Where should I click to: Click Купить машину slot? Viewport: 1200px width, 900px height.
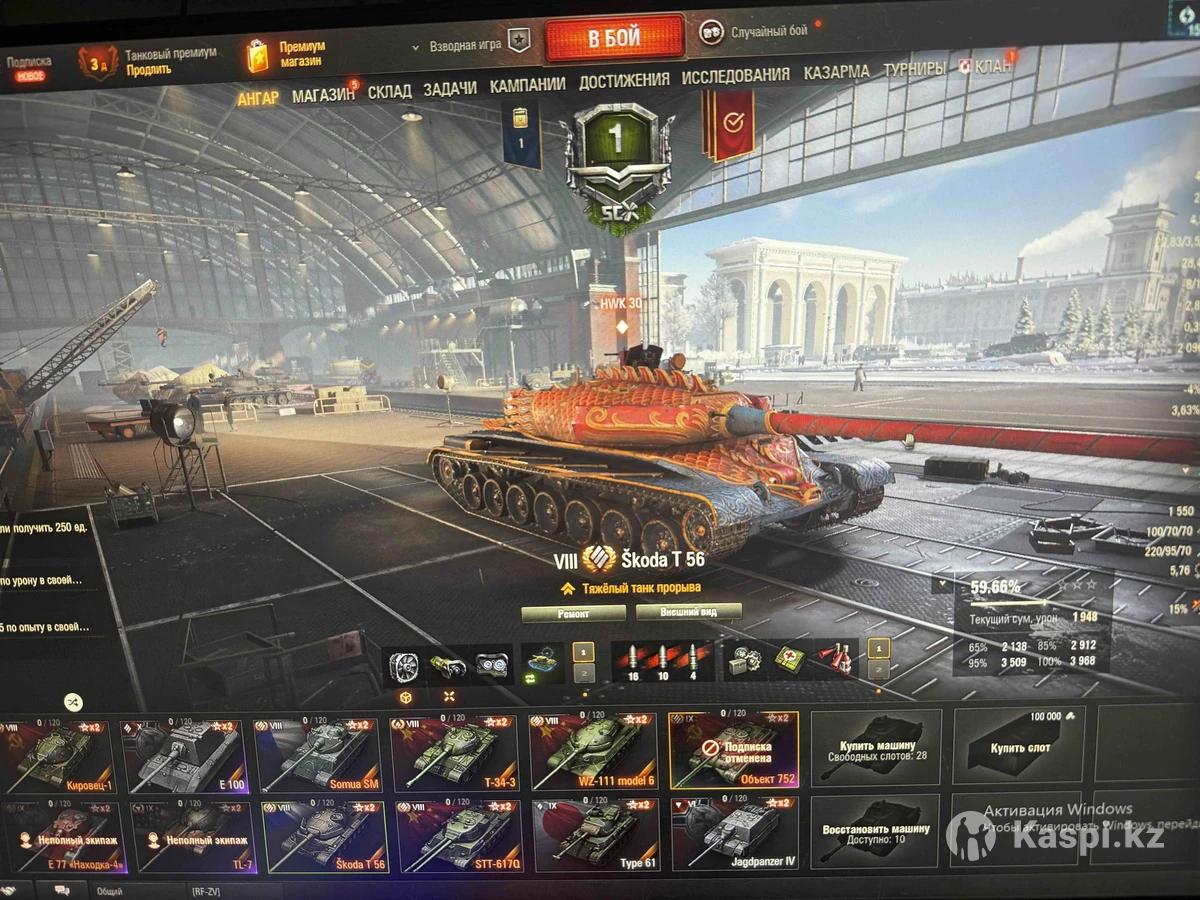[x=875, y=747]
